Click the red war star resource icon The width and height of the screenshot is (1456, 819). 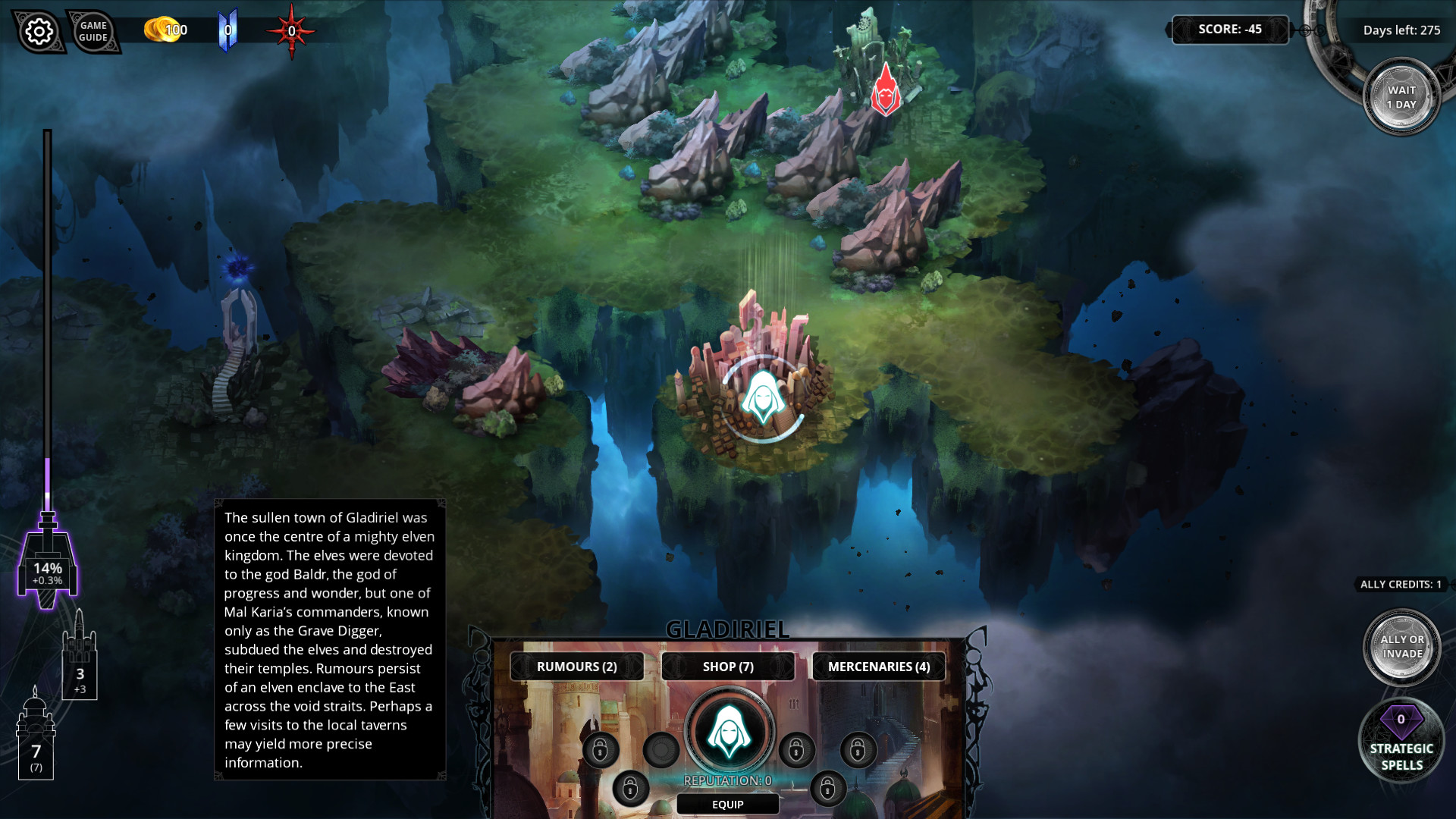[290, 30]
